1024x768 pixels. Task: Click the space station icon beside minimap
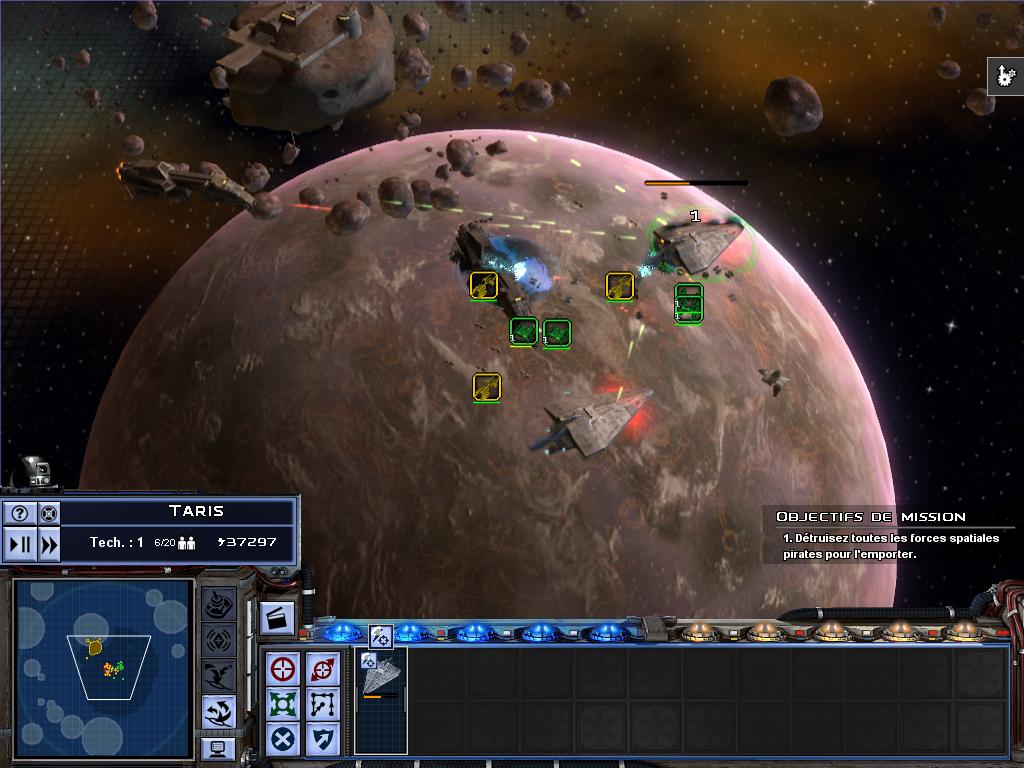(x=219, y=603)
